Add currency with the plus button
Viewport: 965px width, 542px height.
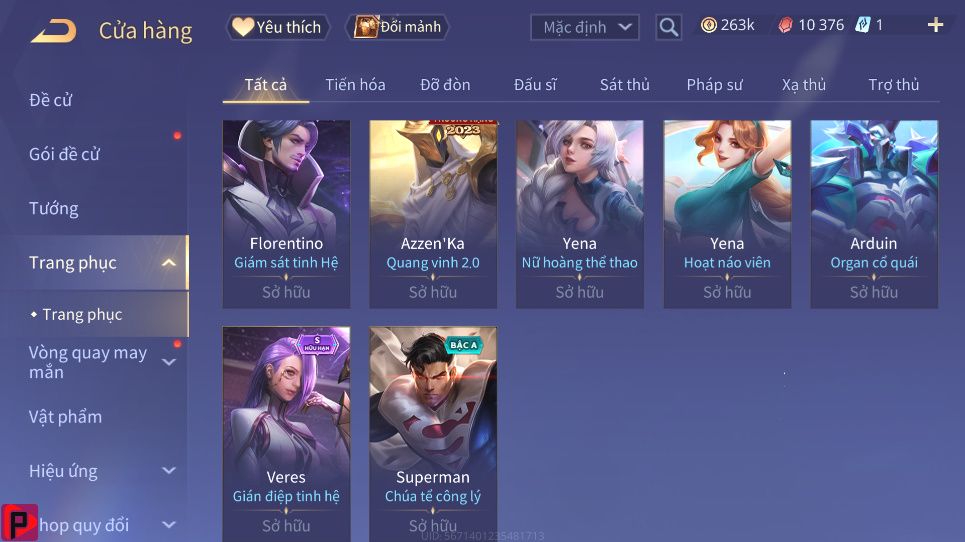tap(936, 25)
